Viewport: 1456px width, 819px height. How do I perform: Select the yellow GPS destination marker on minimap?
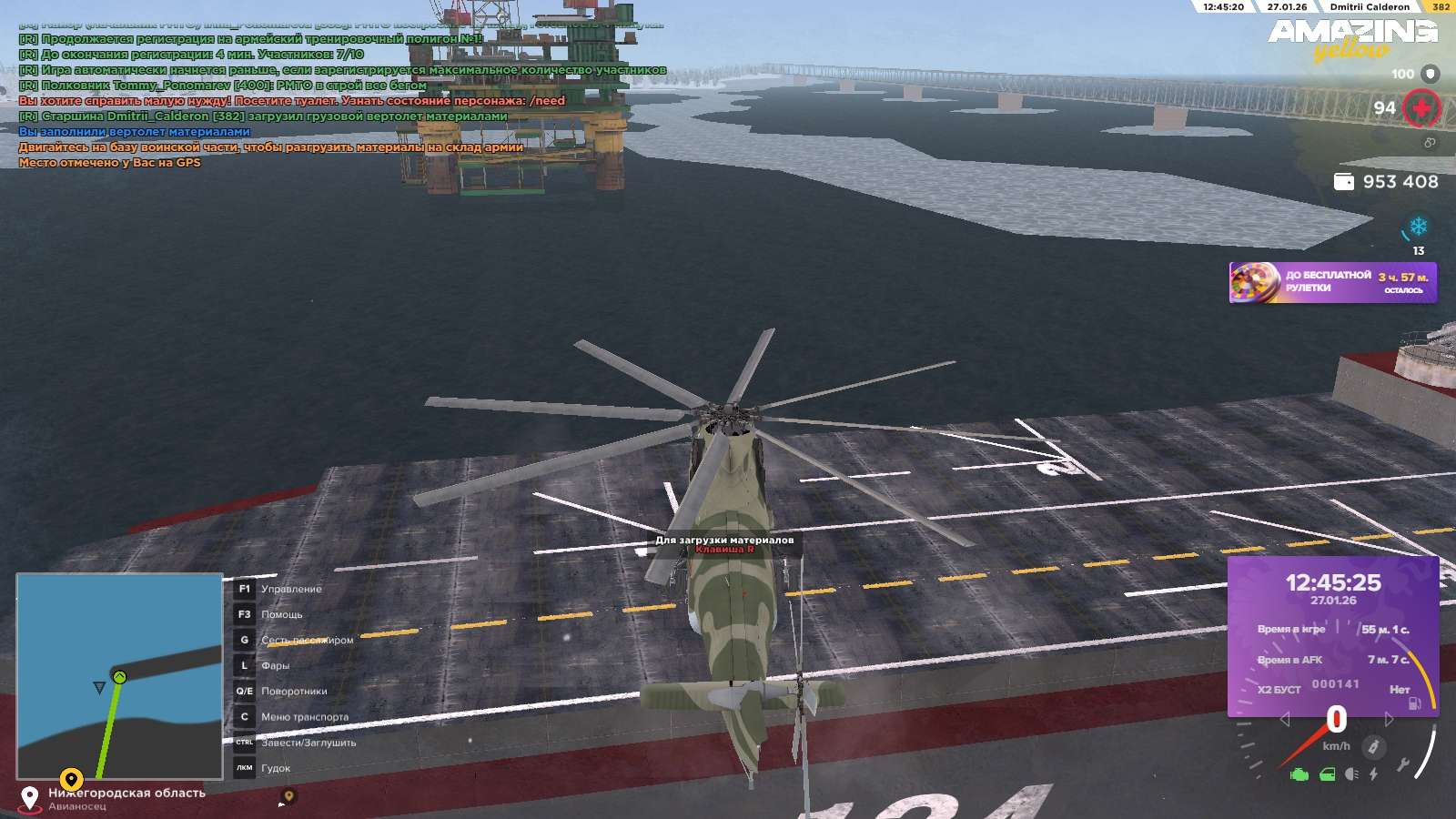pos(71,779)
